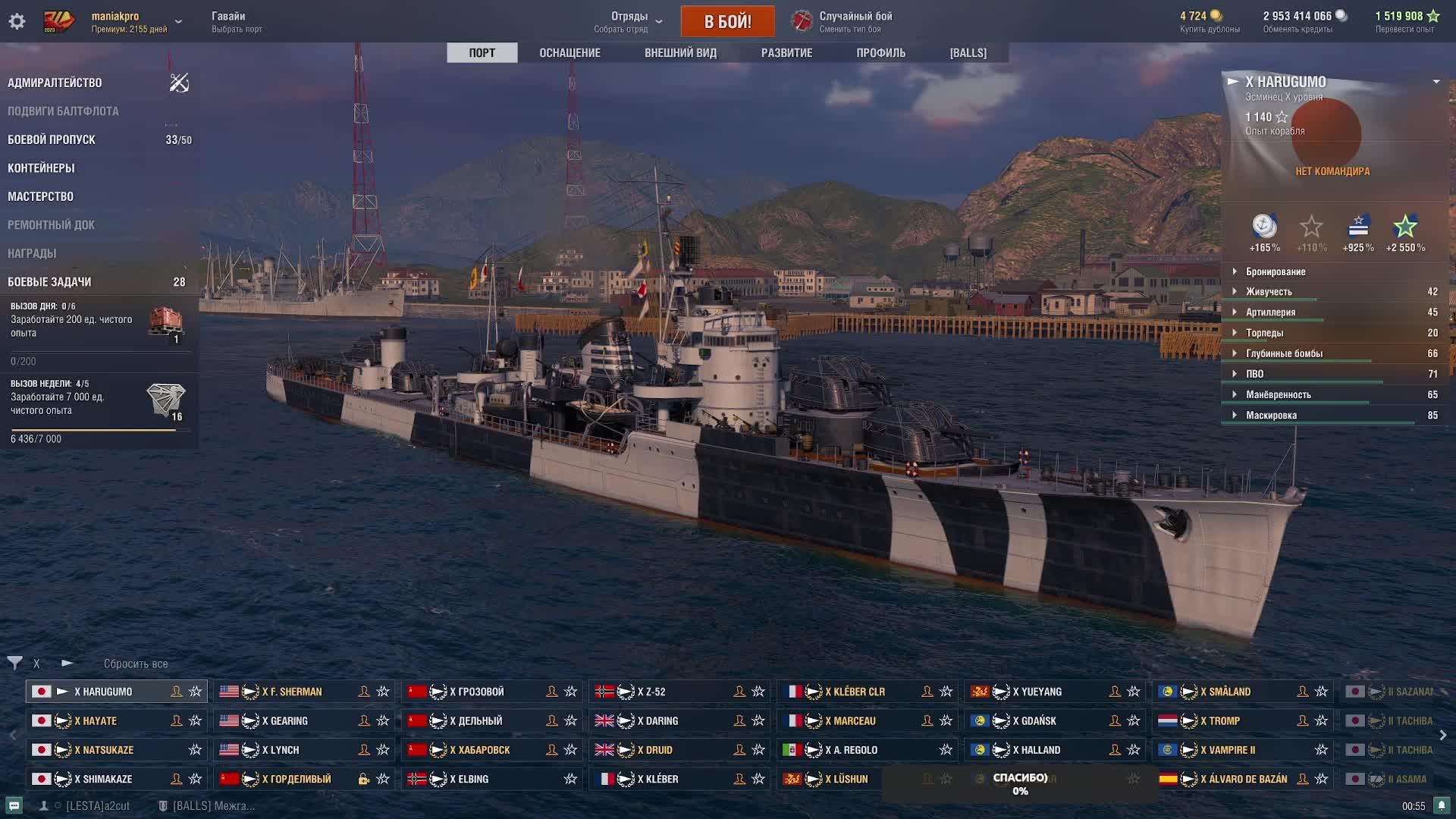Open the КОНТЕЙНЕРЫ section
Viewport: 1456px width, 819px height.
click(41, 168)
